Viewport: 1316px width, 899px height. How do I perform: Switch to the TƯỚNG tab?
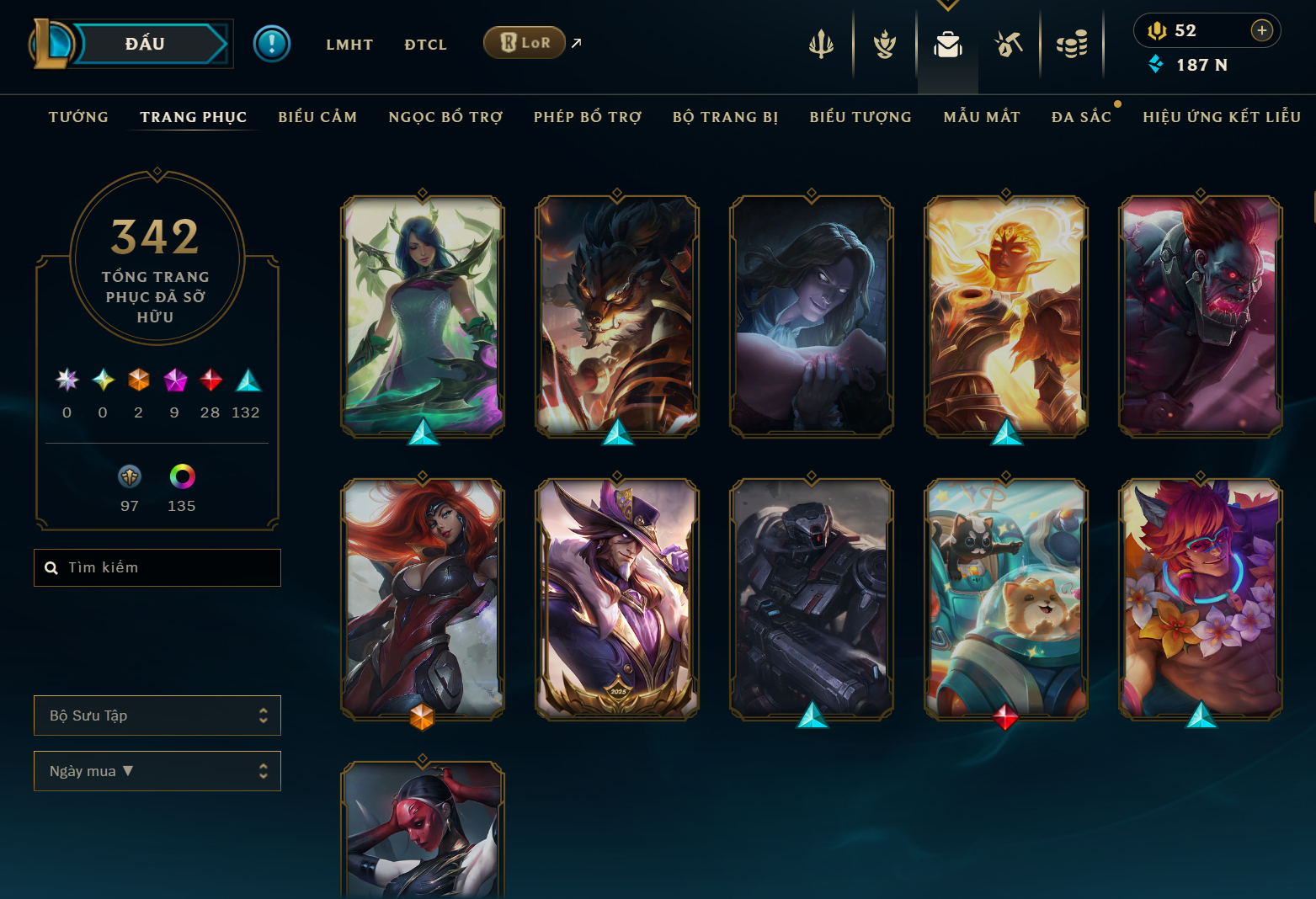77,117
